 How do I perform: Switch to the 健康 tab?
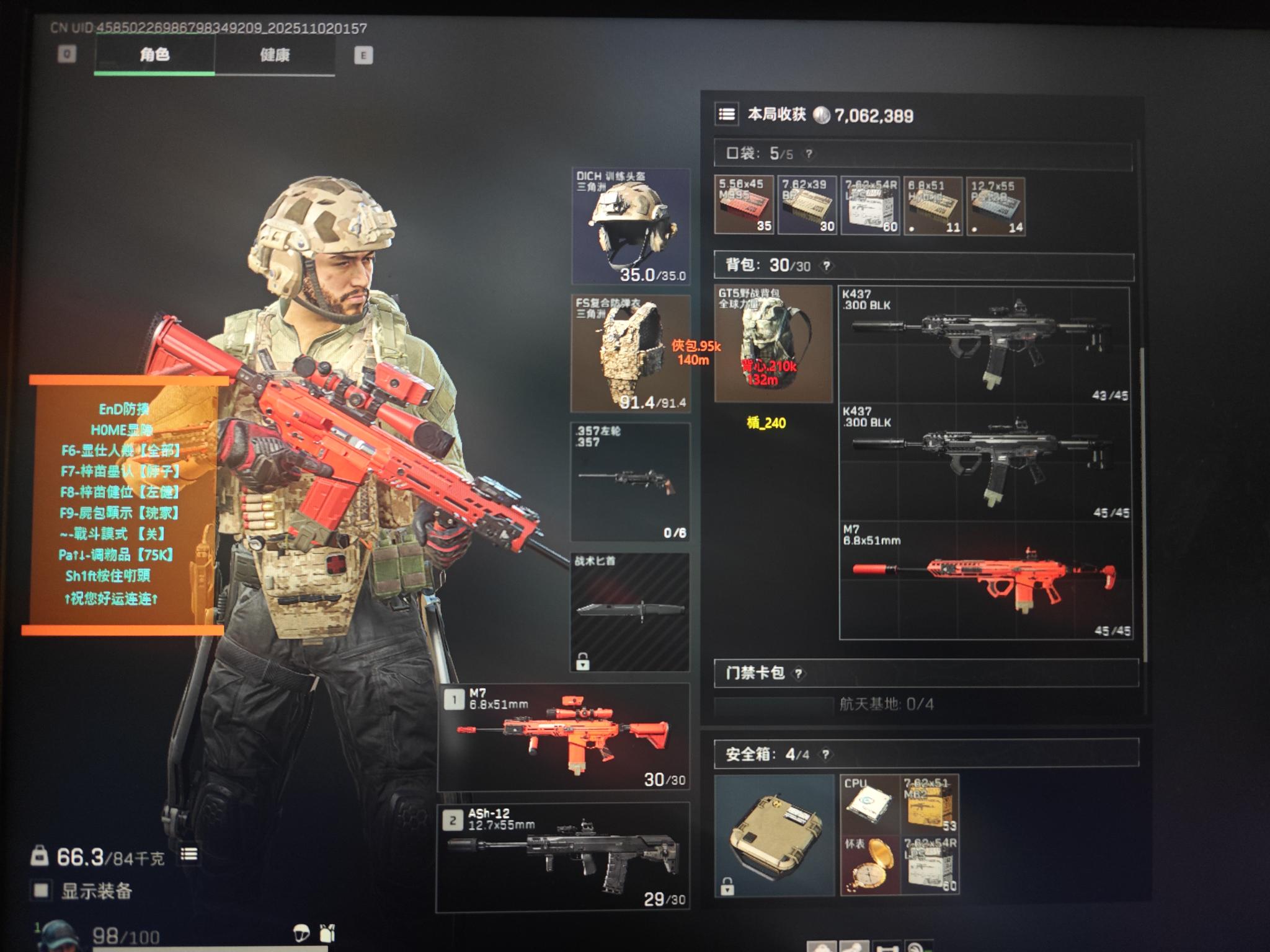click(275, 55)
